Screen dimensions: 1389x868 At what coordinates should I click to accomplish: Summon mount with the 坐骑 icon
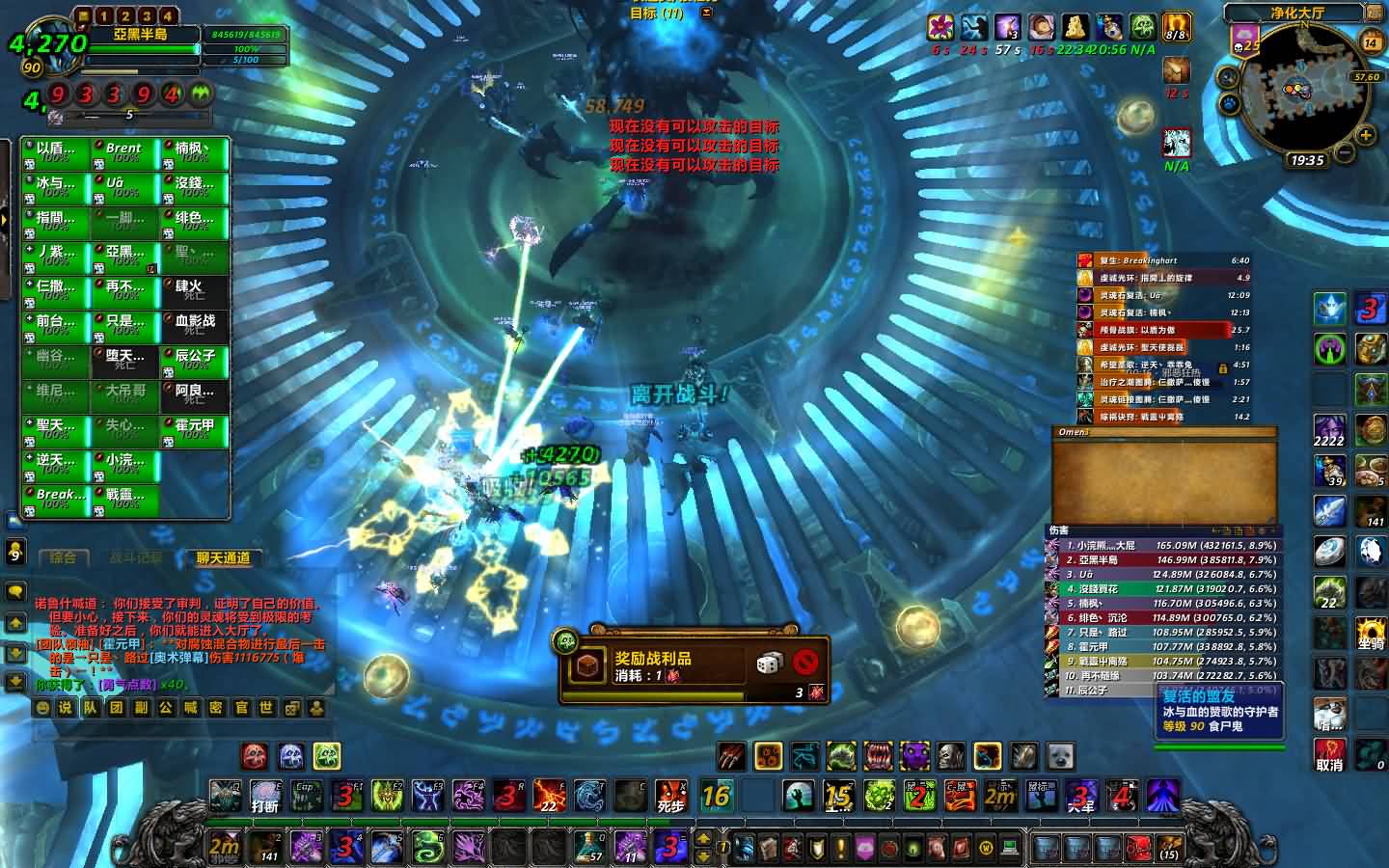tap(1370, 635)
